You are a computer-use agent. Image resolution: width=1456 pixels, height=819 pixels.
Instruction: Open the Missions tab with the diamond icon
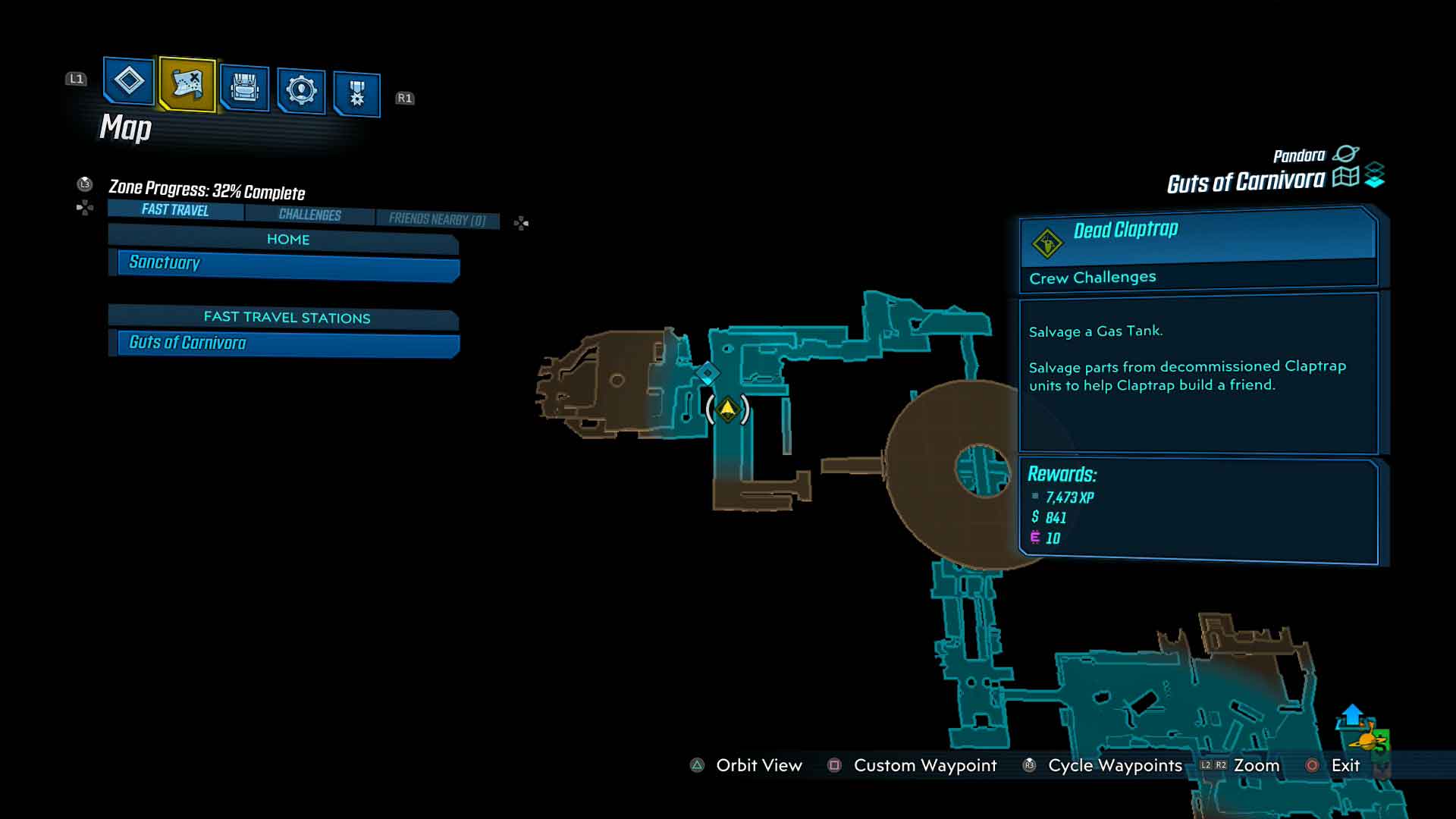pos(128,80)
